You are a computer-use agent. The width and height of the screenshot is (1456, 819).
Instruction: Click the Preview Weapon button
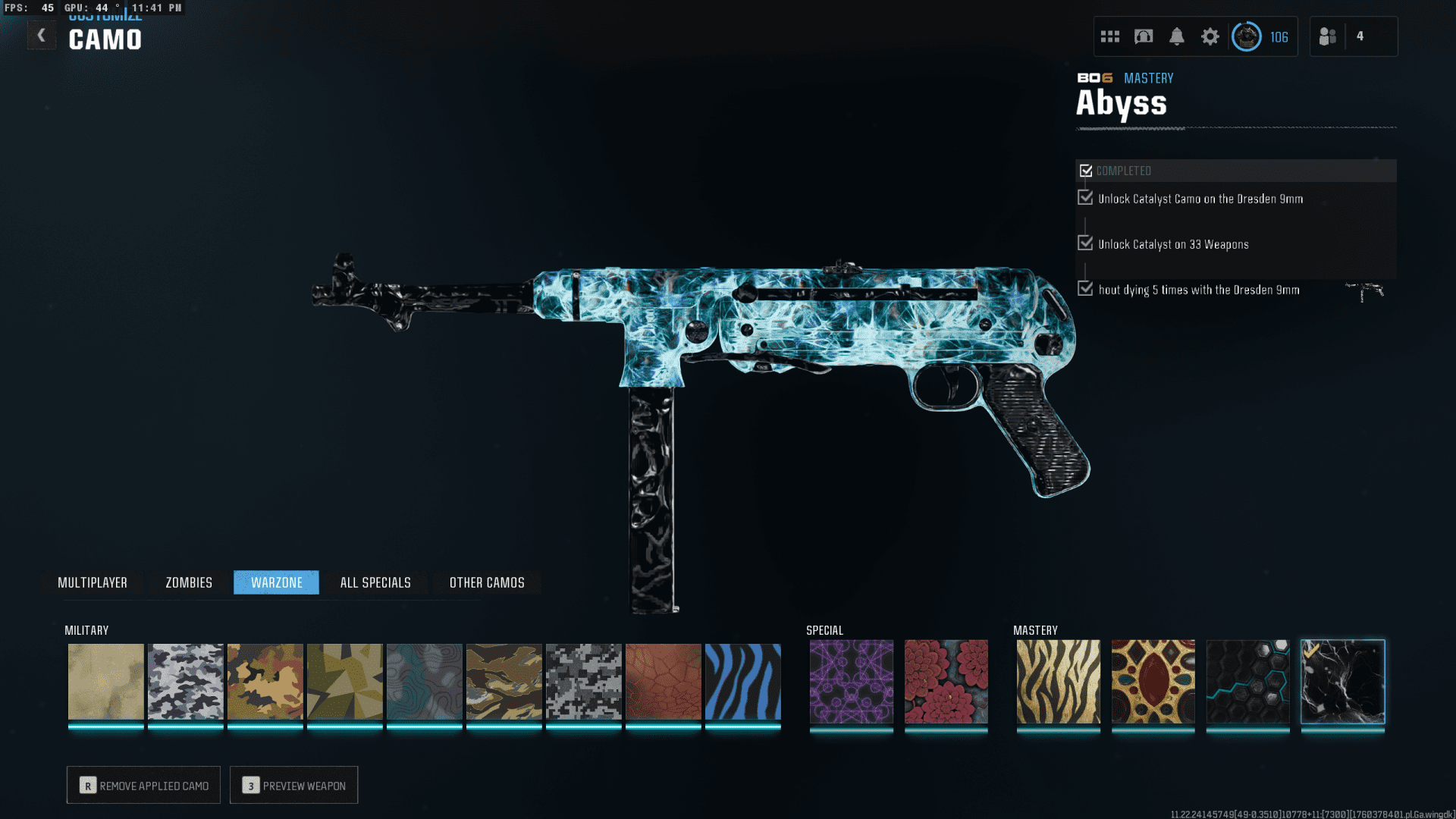pos(293,786)
